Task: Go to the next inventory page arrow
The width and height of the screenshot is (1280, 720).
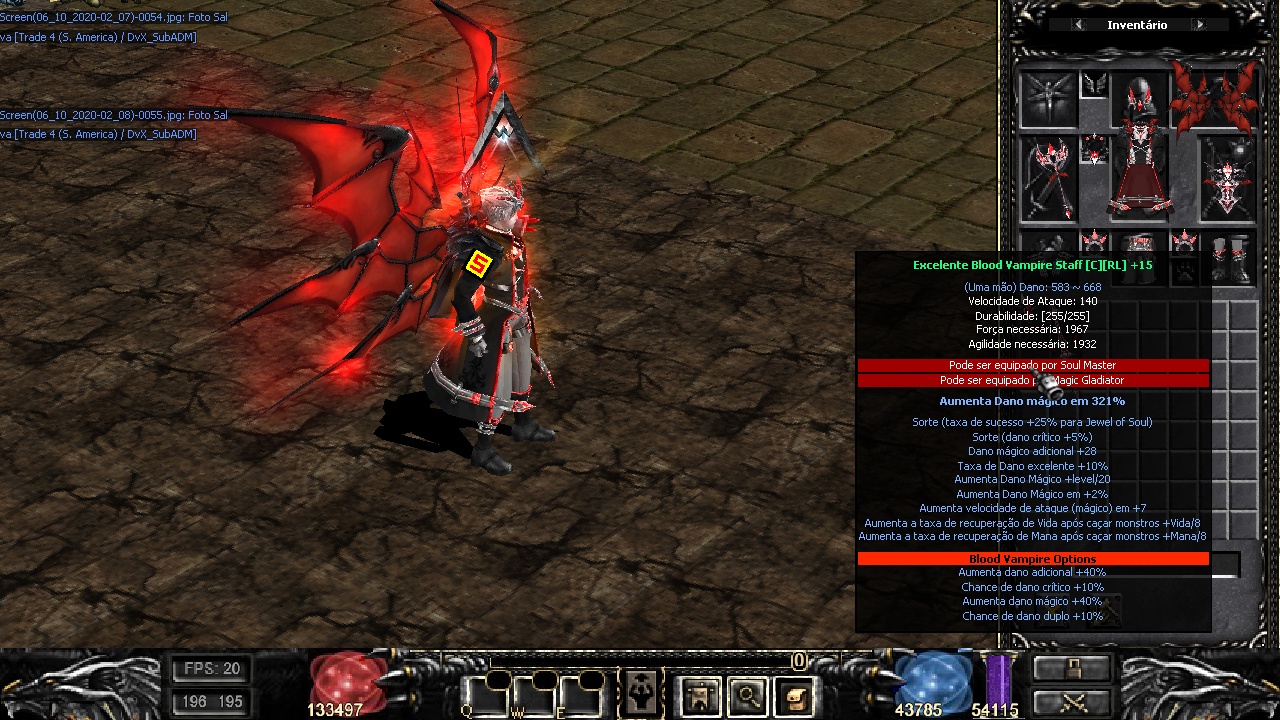Action: coord(1199,25)
